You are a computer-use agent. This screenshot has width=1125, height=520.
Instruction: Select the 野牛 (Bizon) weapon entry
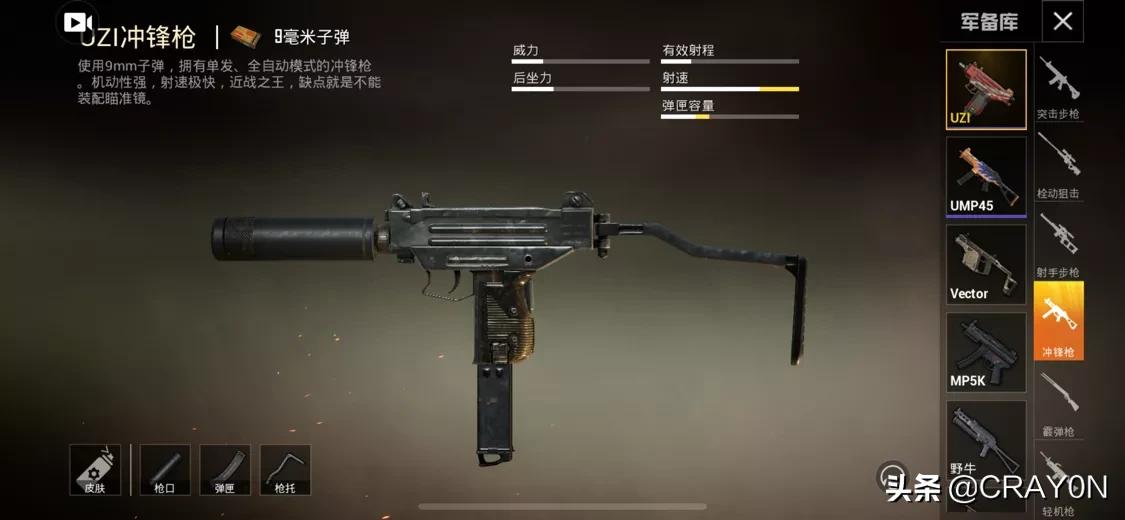point(985,440)
